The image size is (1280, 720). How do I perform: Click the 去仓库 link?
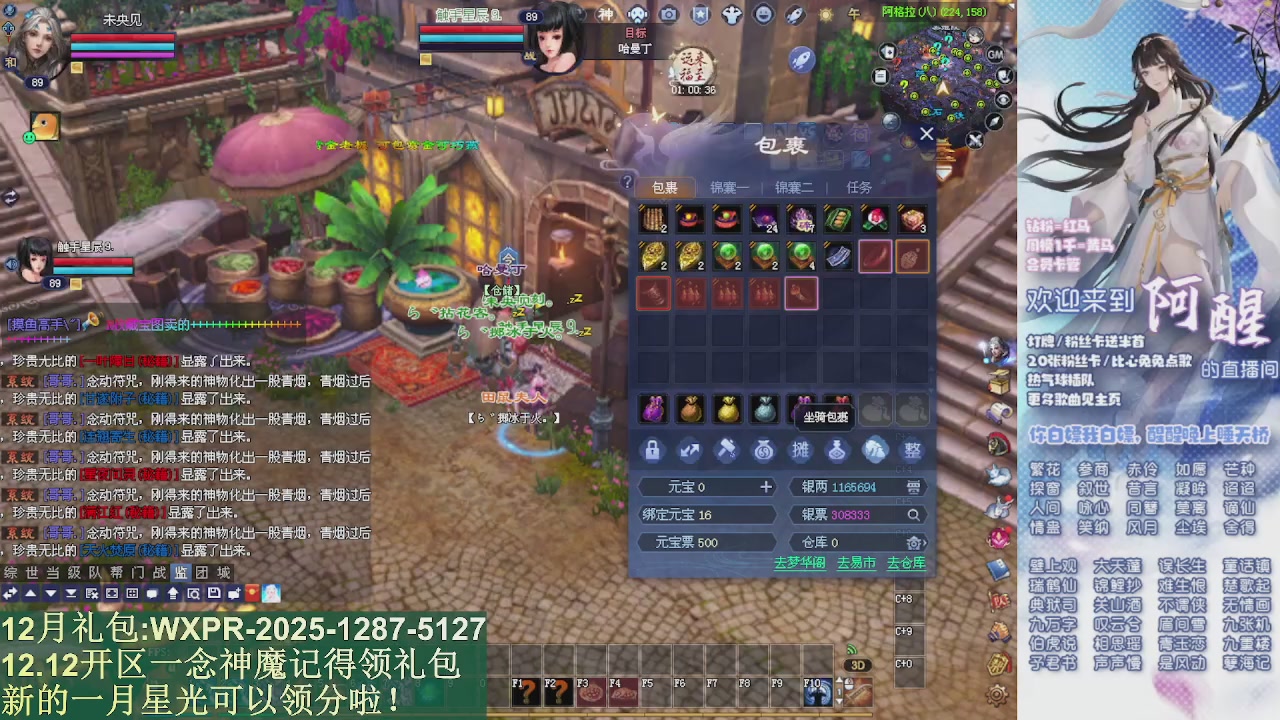coord(905,562)
